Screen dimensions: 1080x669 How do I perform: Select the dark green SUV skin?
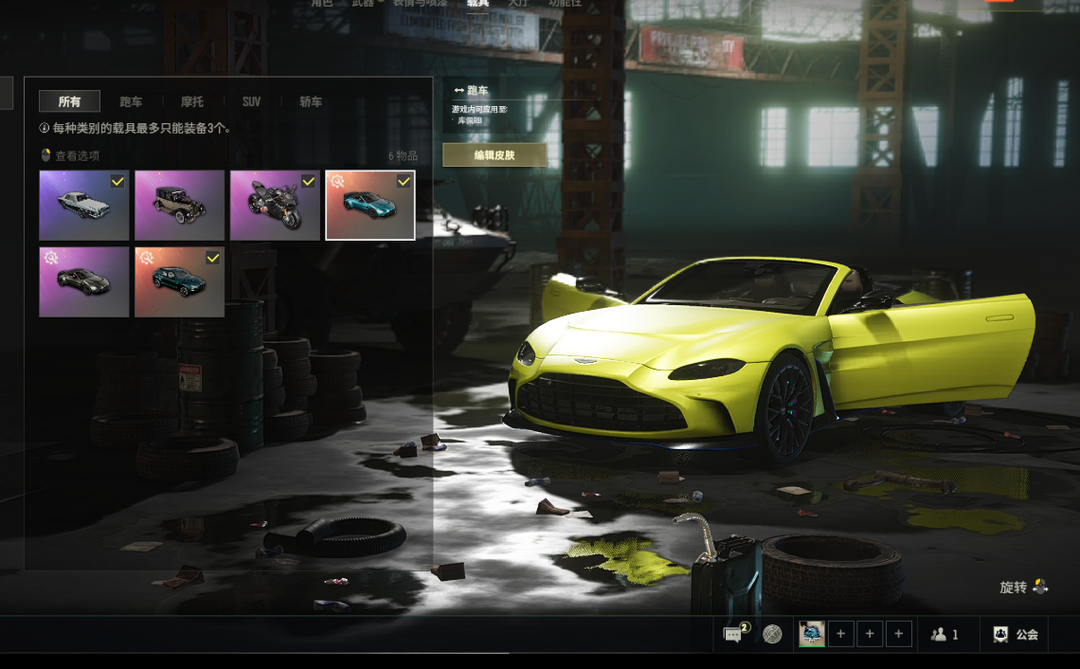179,282
